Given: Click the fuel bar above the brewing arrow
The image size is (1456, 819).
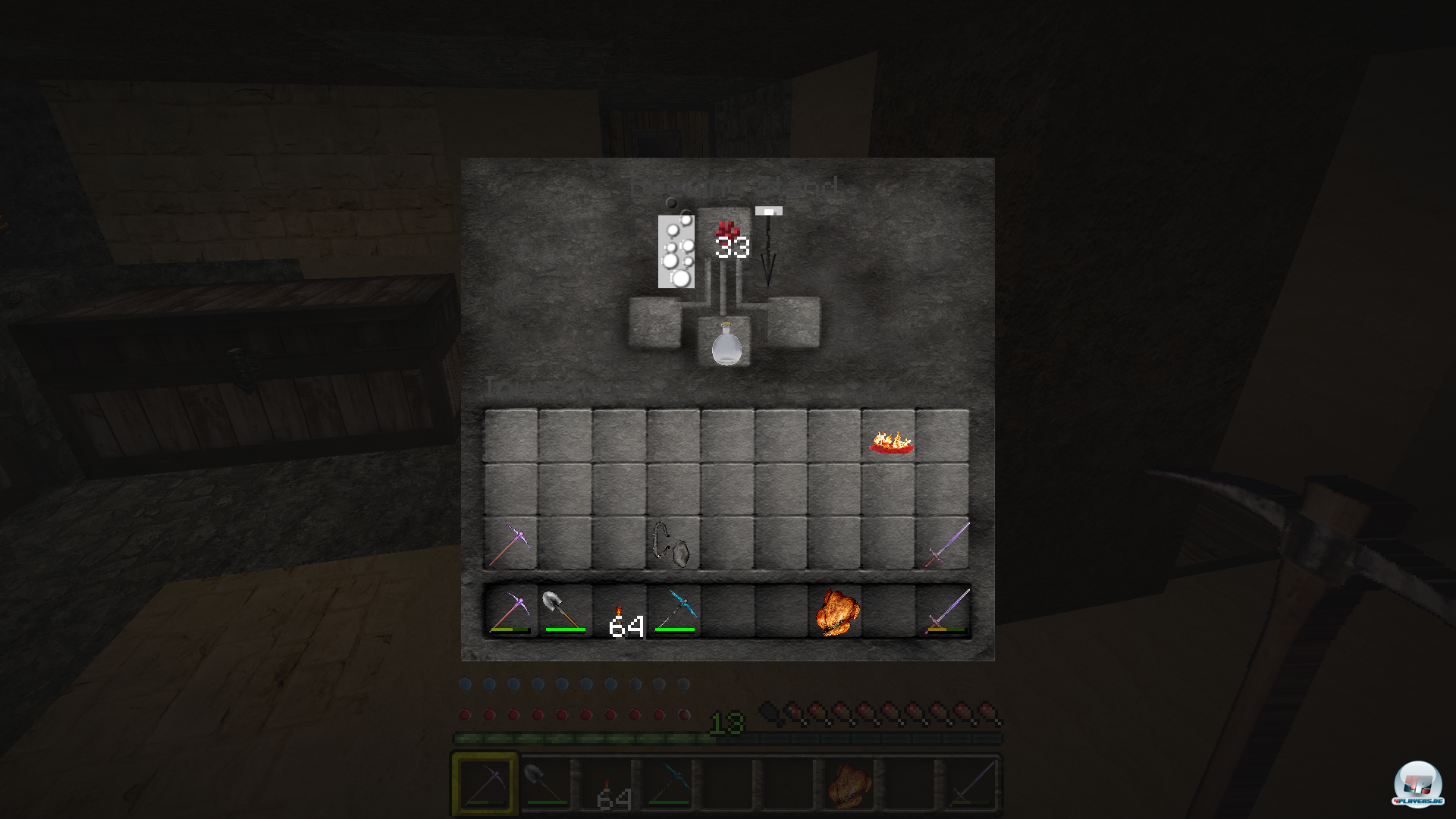Looking at the screenshot, I should pos(767,211).
